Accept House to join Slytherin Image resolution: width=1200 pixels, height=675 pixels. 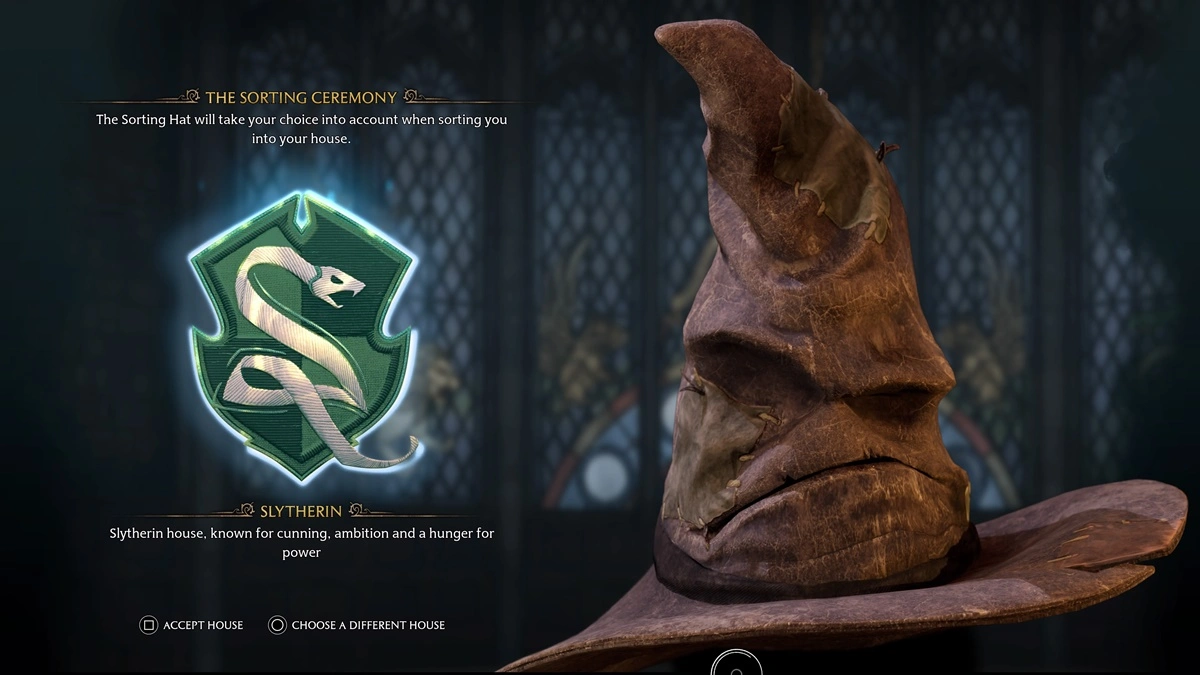(x=192, y=625)
